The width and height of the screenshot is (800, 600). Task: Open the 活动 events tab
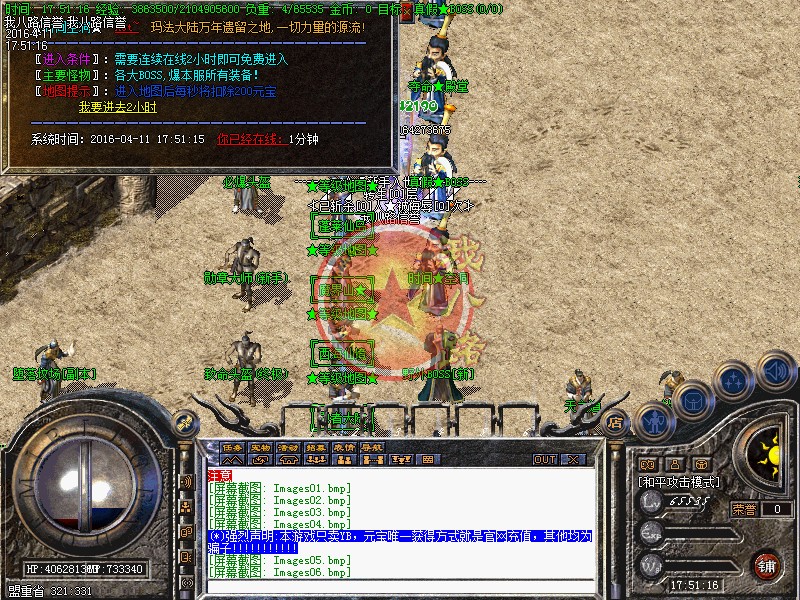pyautogui.click(x=288, y=446)
